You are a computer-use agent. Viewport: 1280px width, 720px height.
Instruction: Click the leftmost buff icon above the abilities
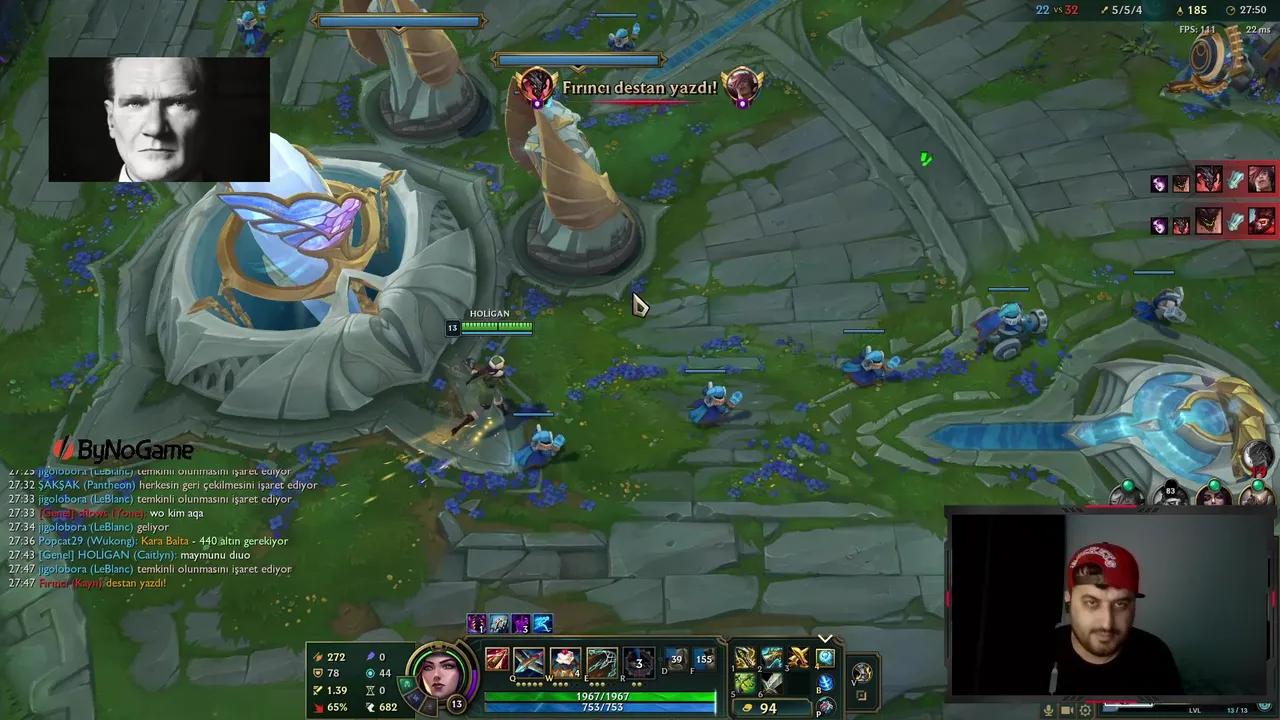[x=477, y=624]
